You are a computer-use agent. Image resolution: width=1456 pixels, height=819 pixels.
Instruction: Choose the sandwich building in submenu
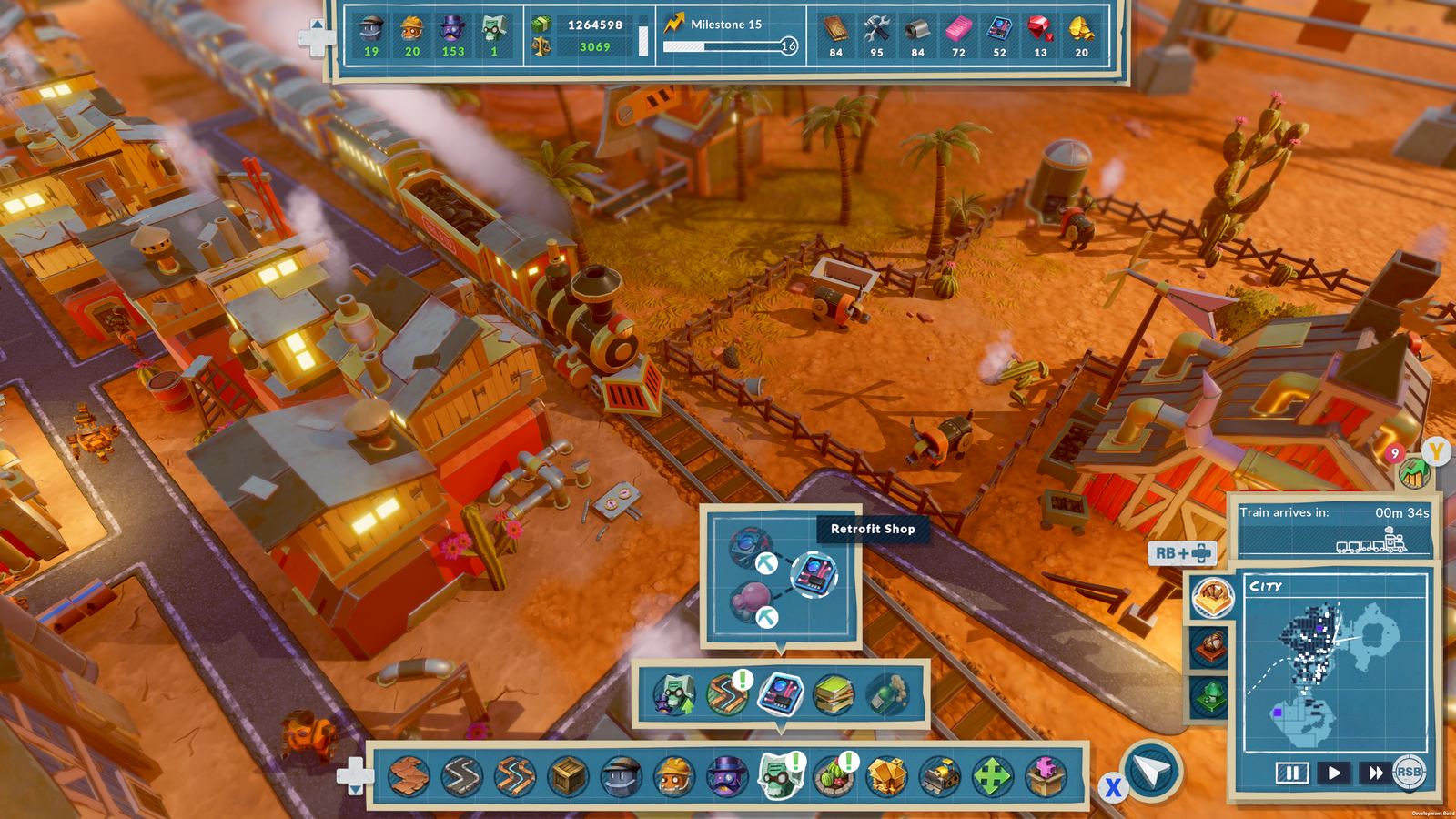[834, 695]
